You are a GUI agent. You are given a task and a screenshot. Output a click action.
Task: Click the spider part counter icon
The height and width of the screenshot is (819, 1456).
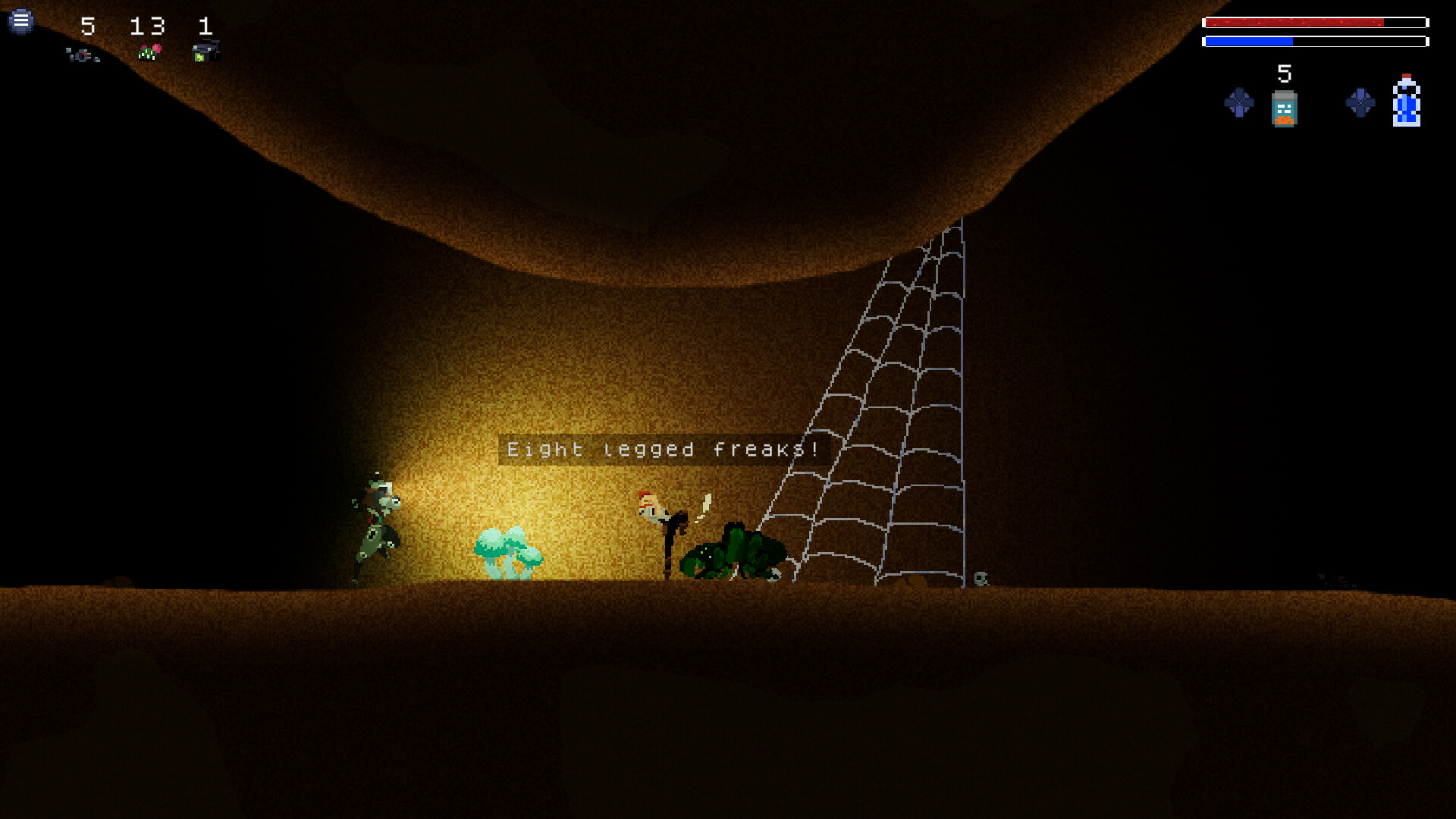point(82,53)
